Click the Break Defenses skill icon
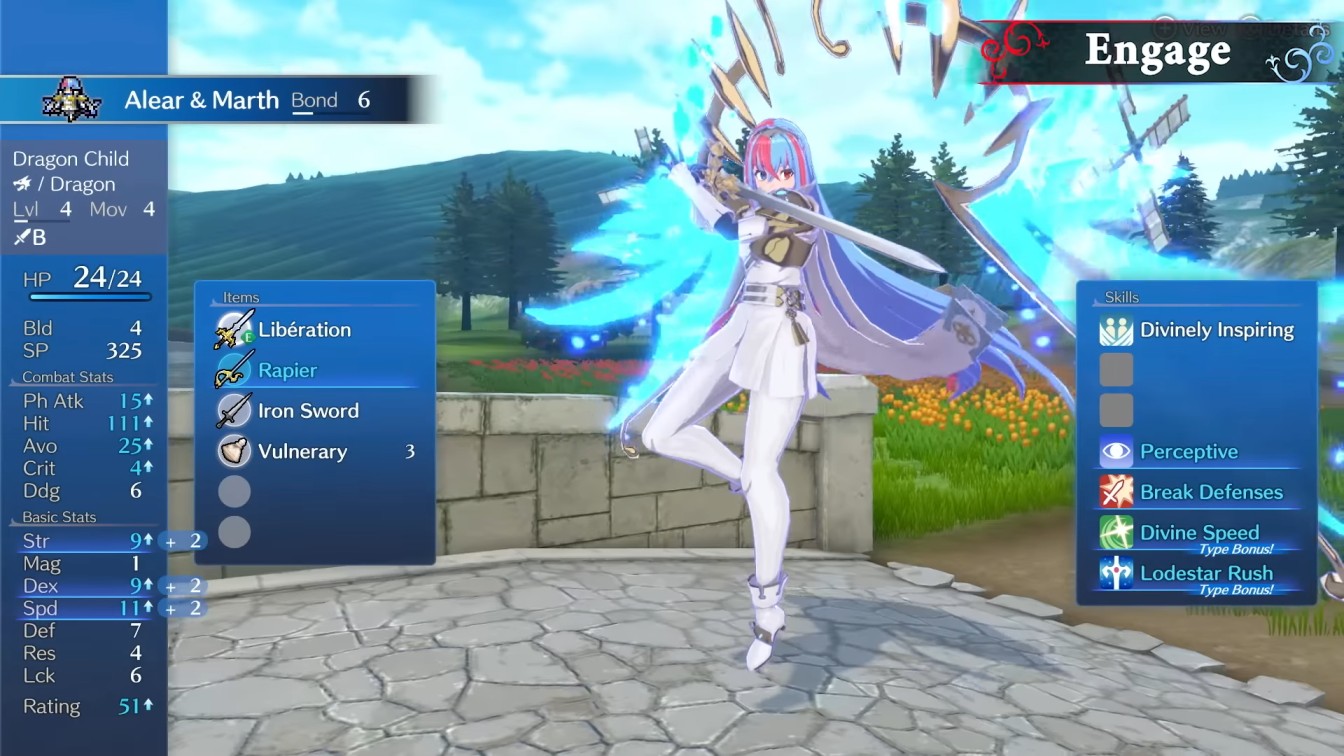 (1115, 492)
